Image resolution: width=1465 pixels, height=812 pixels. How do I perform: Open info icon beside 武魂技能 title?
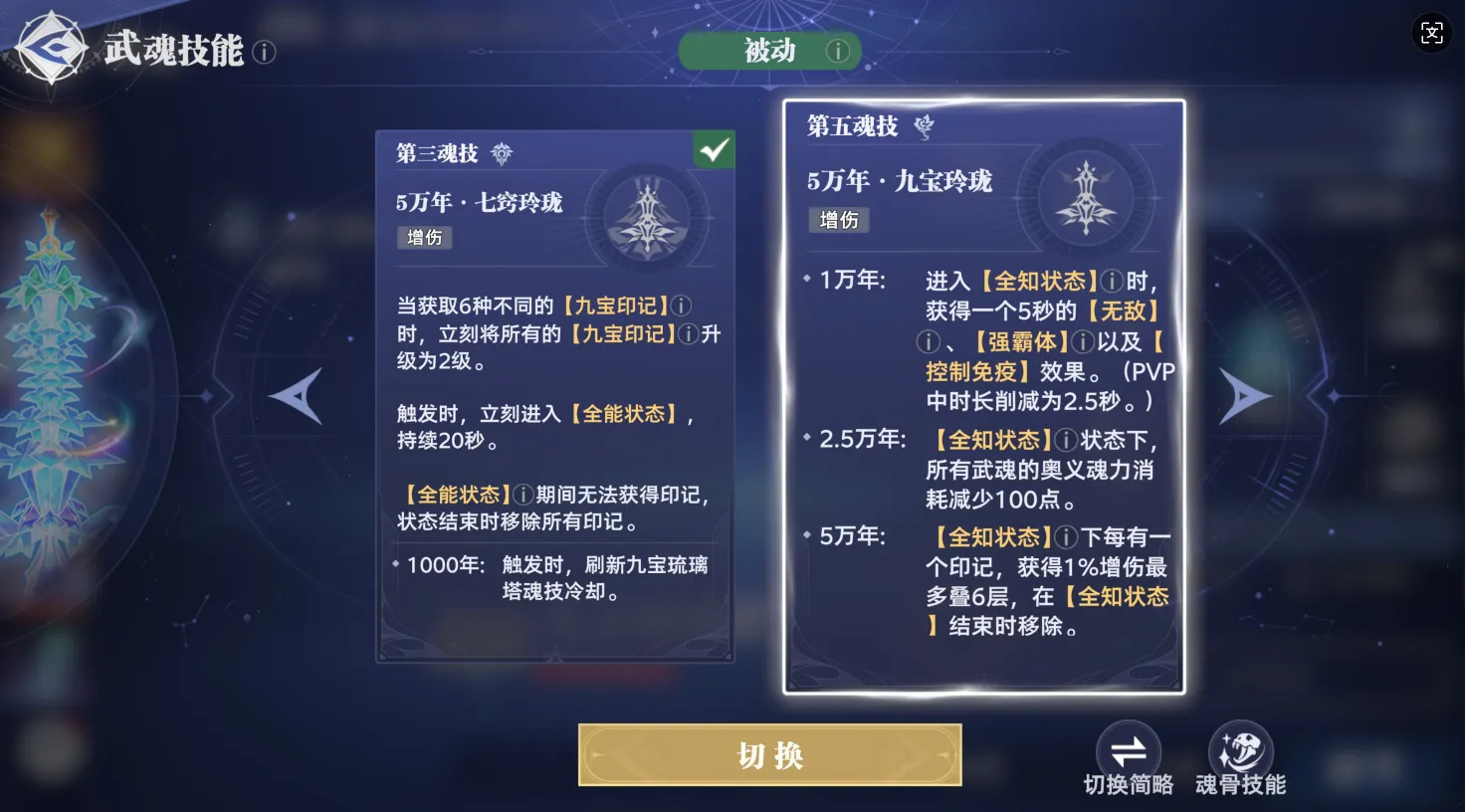[264, 53]
